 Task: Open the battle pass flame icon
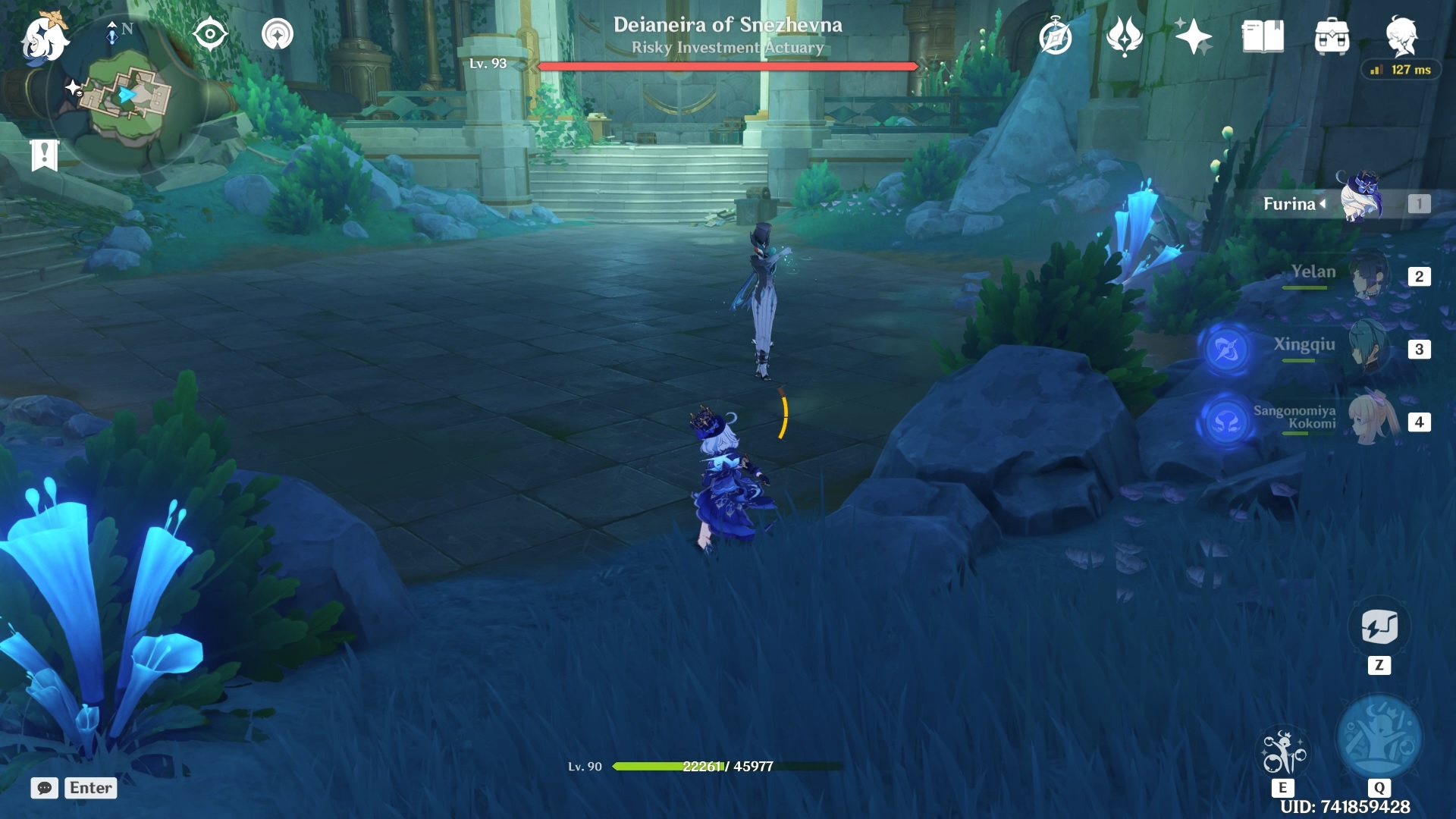tap(1125, 36)
